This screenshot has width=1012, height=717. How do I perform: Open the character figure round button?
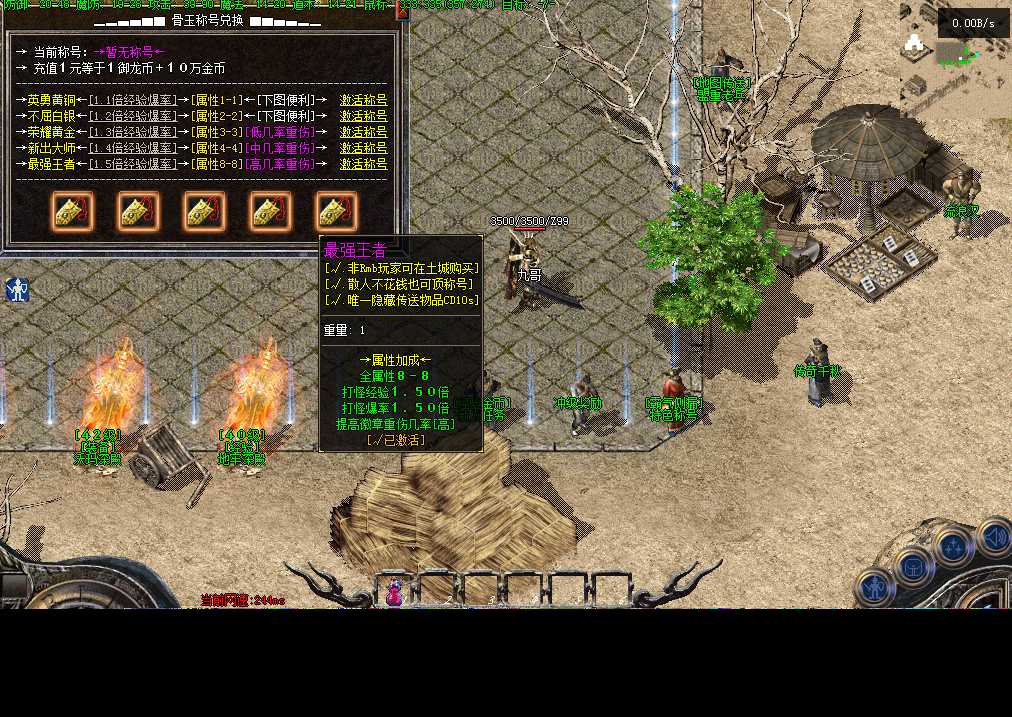(876, 587)
